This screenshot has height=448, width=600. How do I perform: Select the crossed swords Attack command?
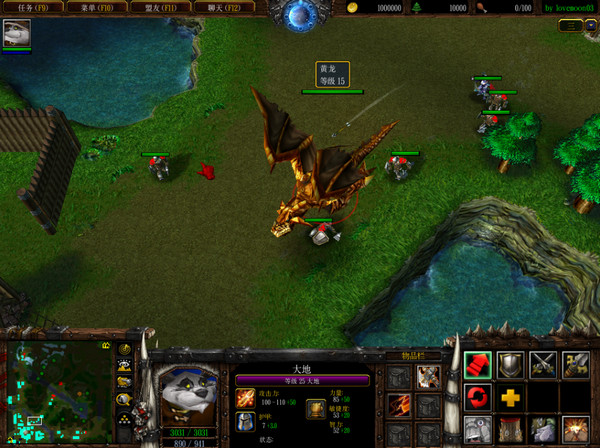(x=543, y=365)
